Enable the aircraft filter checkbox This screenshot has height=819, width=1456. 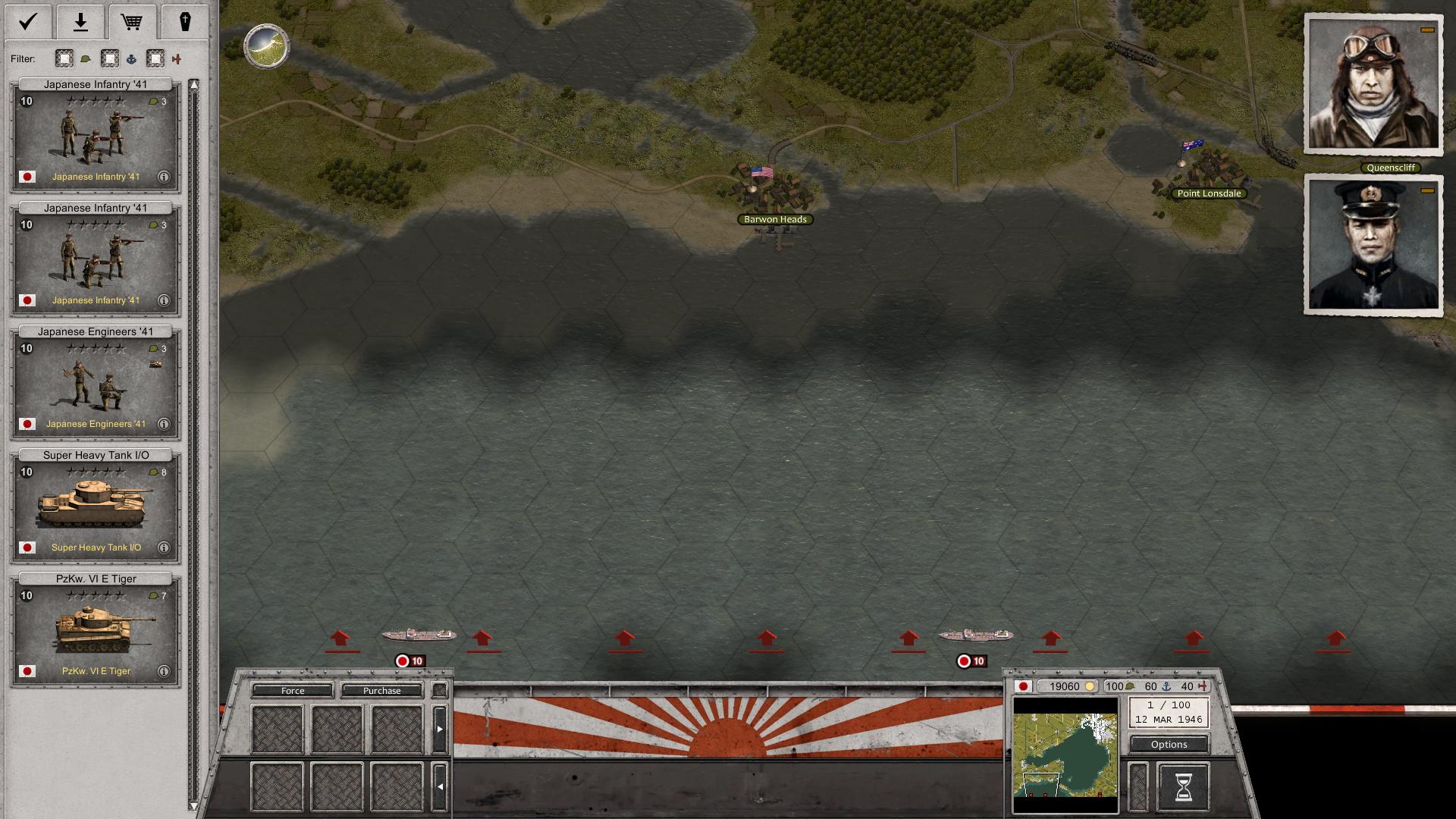(x=155, y=58)
